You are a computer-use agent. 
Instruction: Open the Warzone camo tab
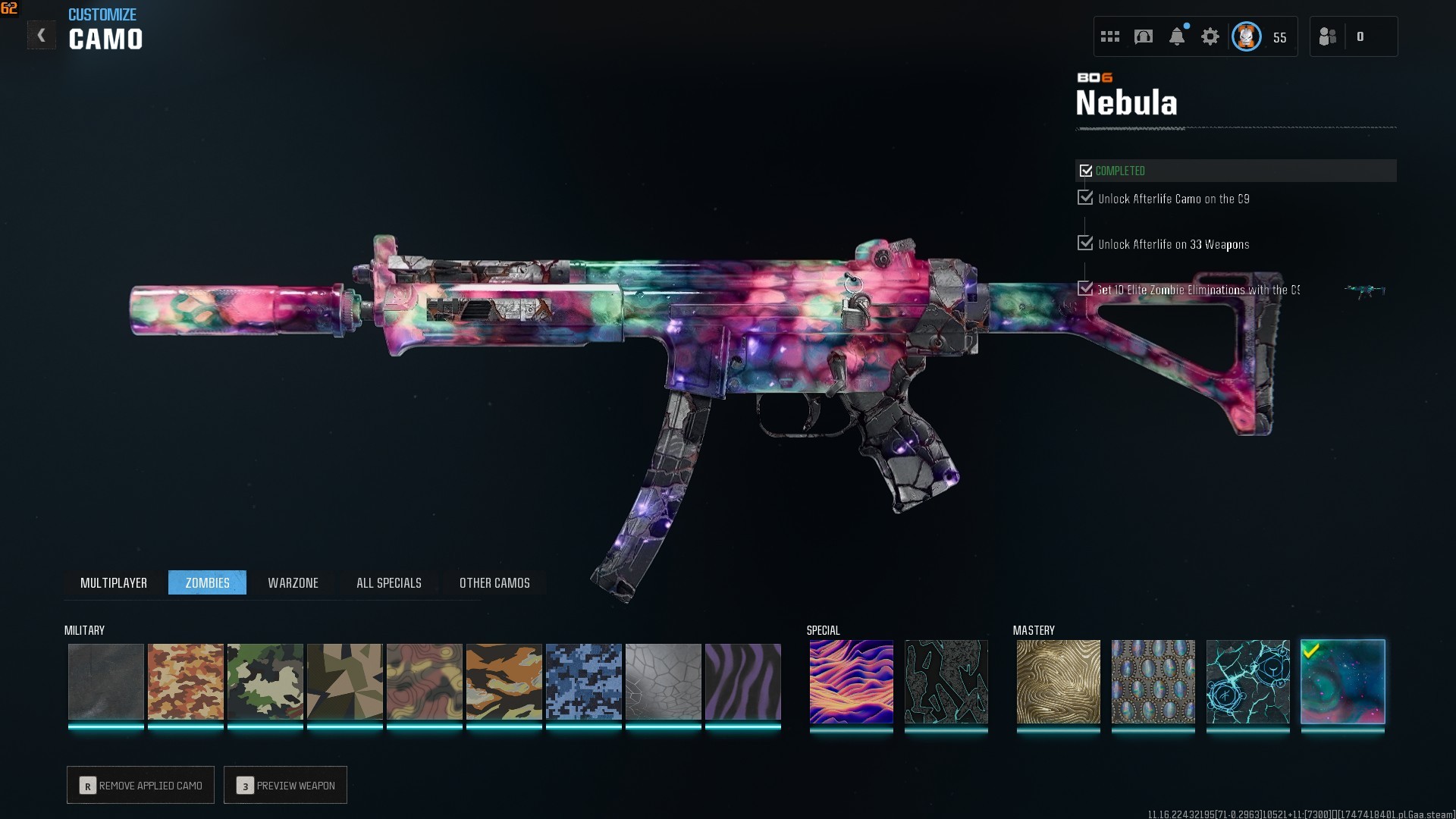coord(293,582)
